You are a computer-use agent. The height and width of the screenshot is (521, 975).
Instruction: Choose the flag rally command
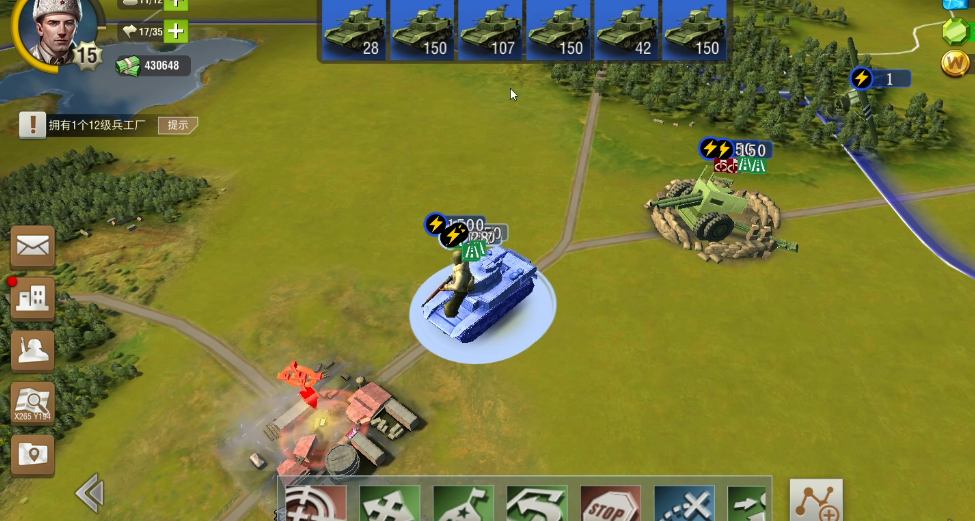point(463,504)
